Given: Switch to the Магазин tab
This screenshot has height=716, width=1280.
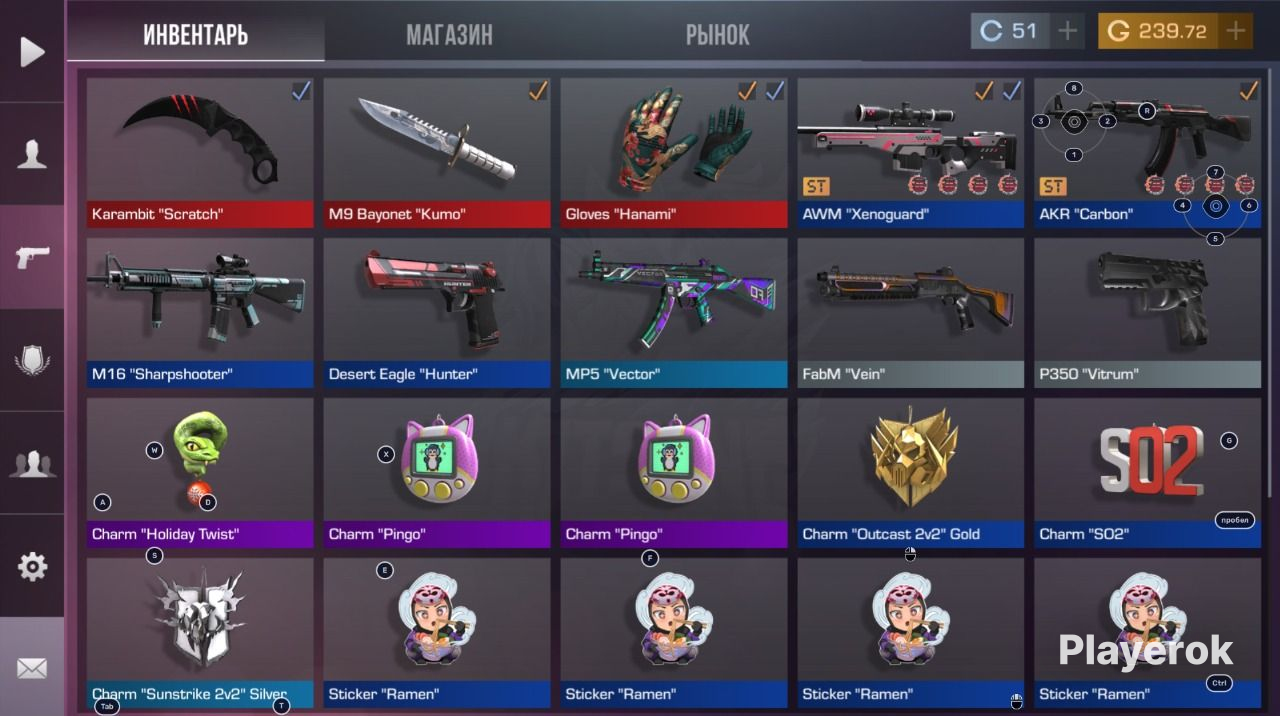Looking at the screenshot, I should (x=449, y=35).
